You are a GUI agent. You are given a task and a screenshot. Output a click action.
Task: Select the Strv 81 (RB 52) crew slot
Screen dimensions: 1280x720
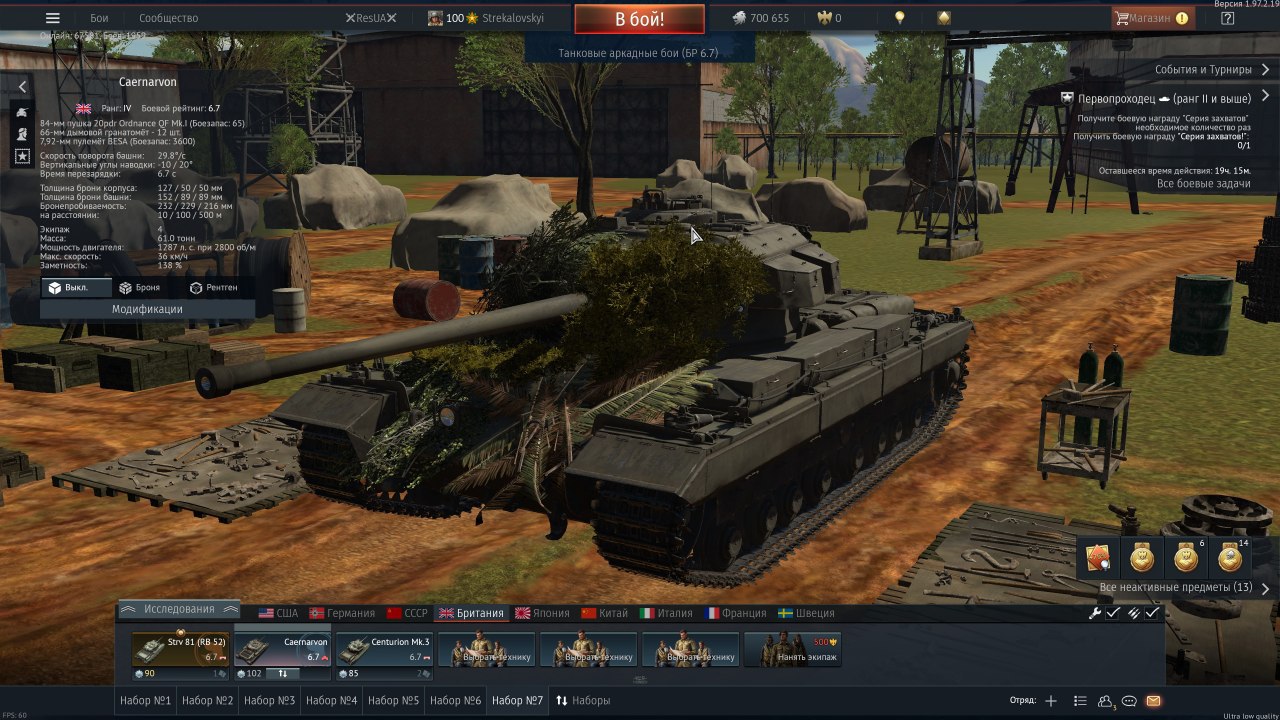point(181,649)
